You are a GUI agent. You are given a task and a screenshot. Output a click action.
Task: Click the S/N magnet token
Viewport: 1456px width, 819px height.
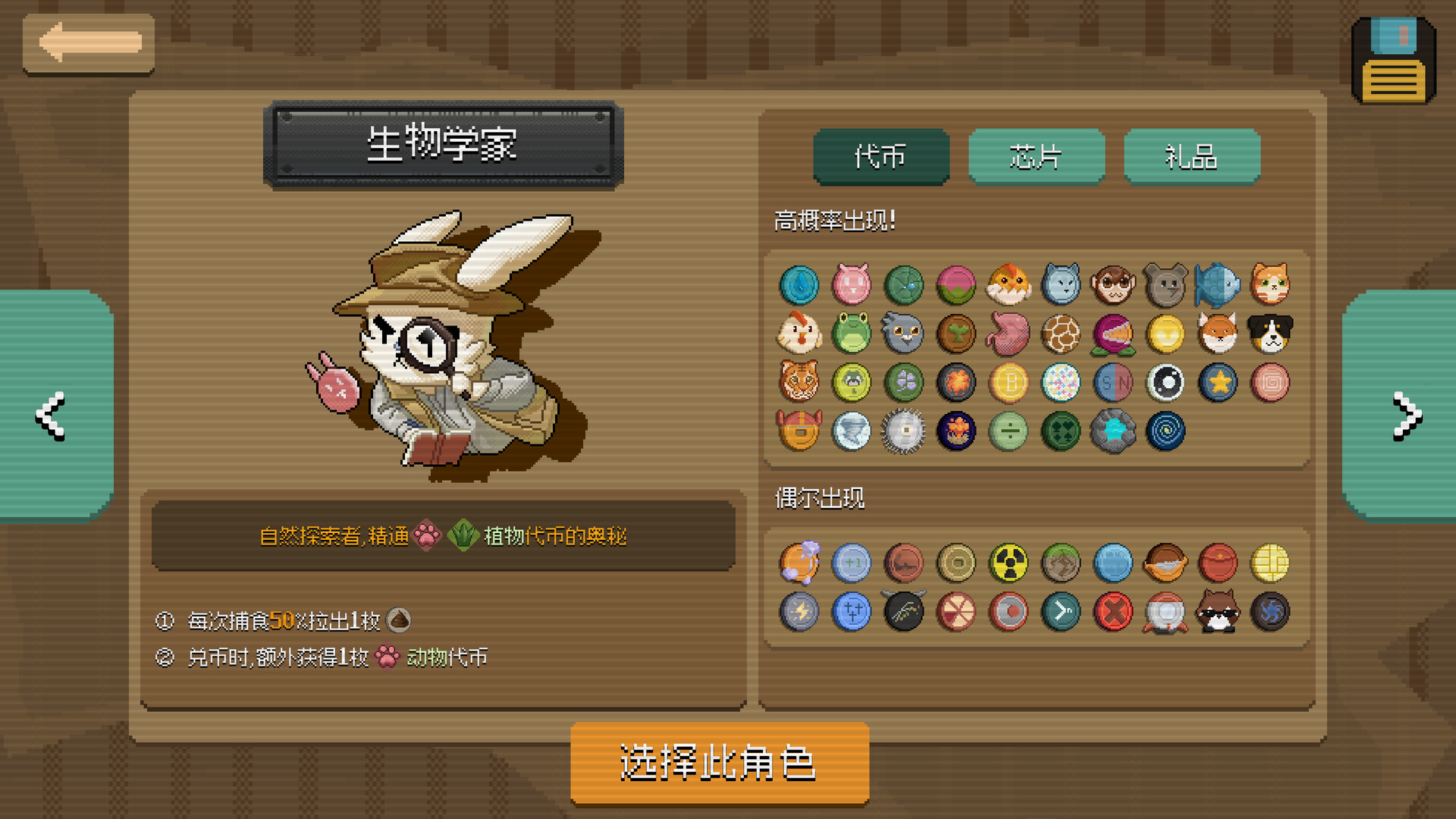[x=1112, y=383]
